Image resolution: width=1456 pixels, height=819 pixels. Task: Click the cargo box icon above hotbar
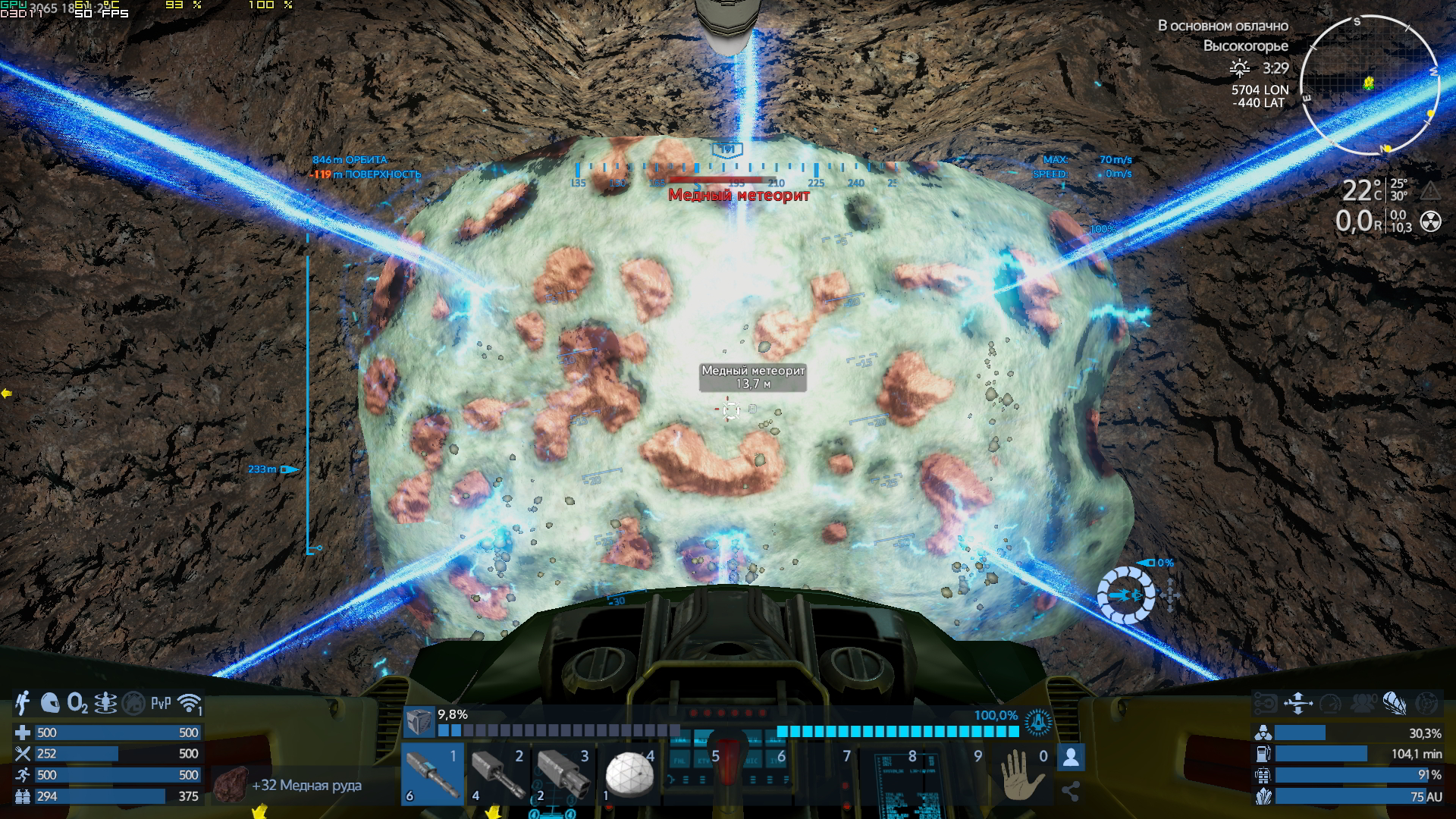pos(418,722)
